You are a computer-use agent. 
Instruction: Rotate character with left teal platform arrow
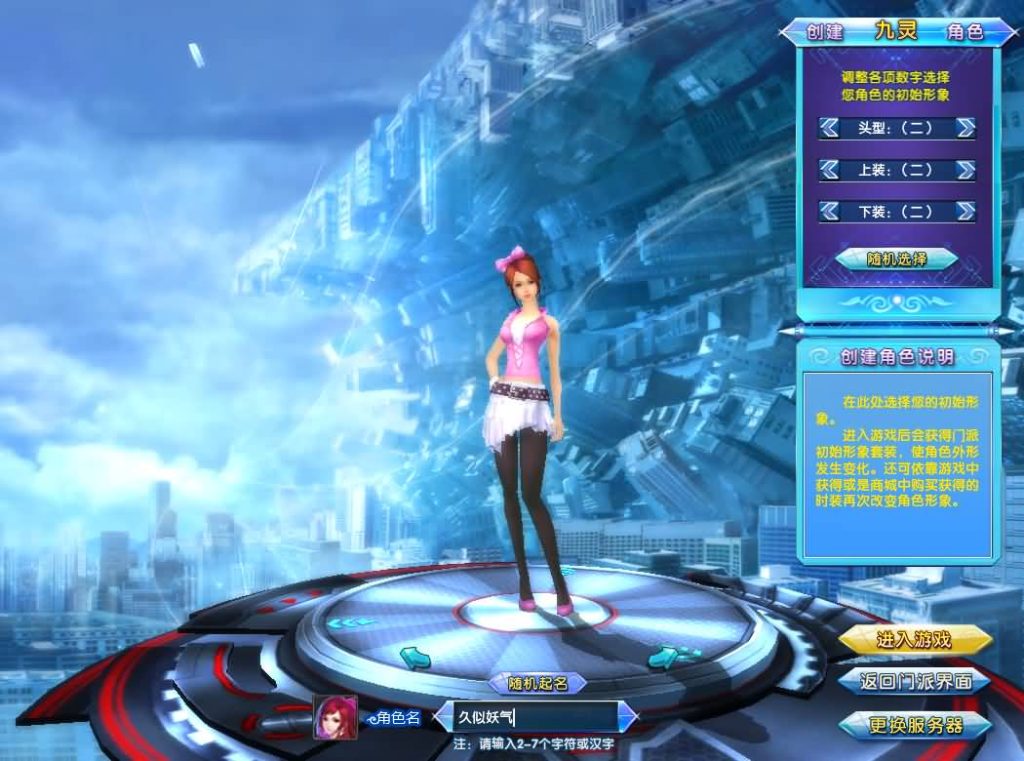pos(414,657)
